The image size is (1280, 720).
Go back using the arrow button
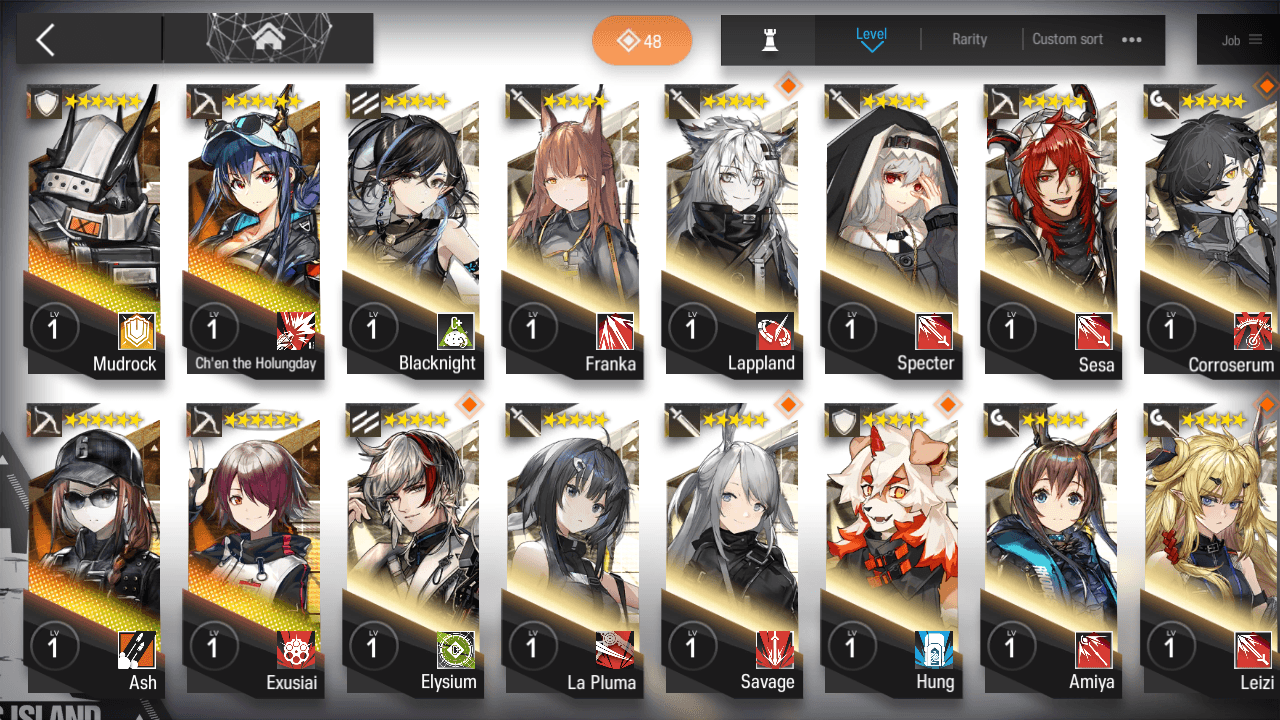point(45,40)
